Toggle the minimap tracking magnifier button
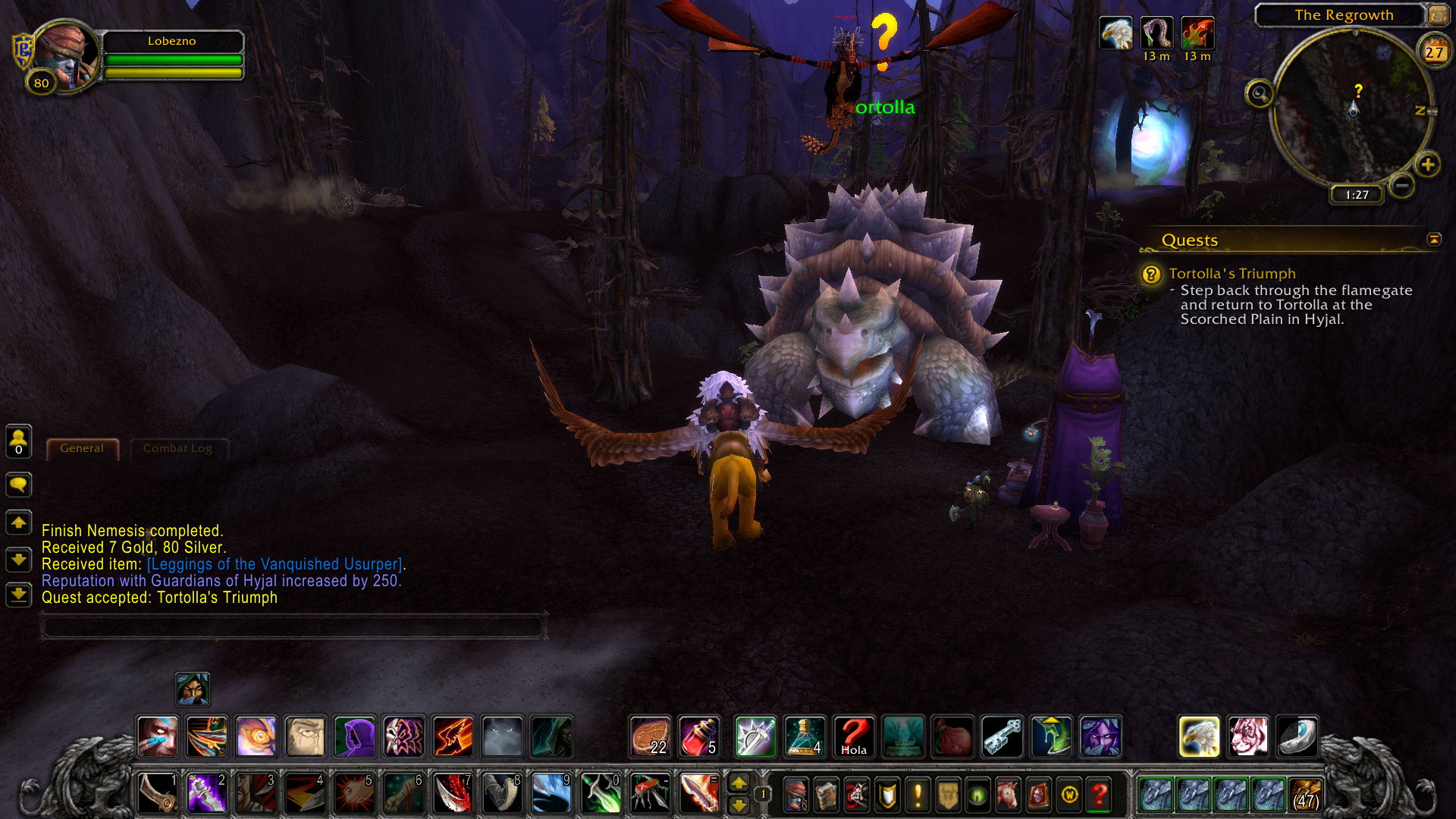The width and height of the screenshot is (1456, 819). pyautogui.click(x=1260, y=94)
